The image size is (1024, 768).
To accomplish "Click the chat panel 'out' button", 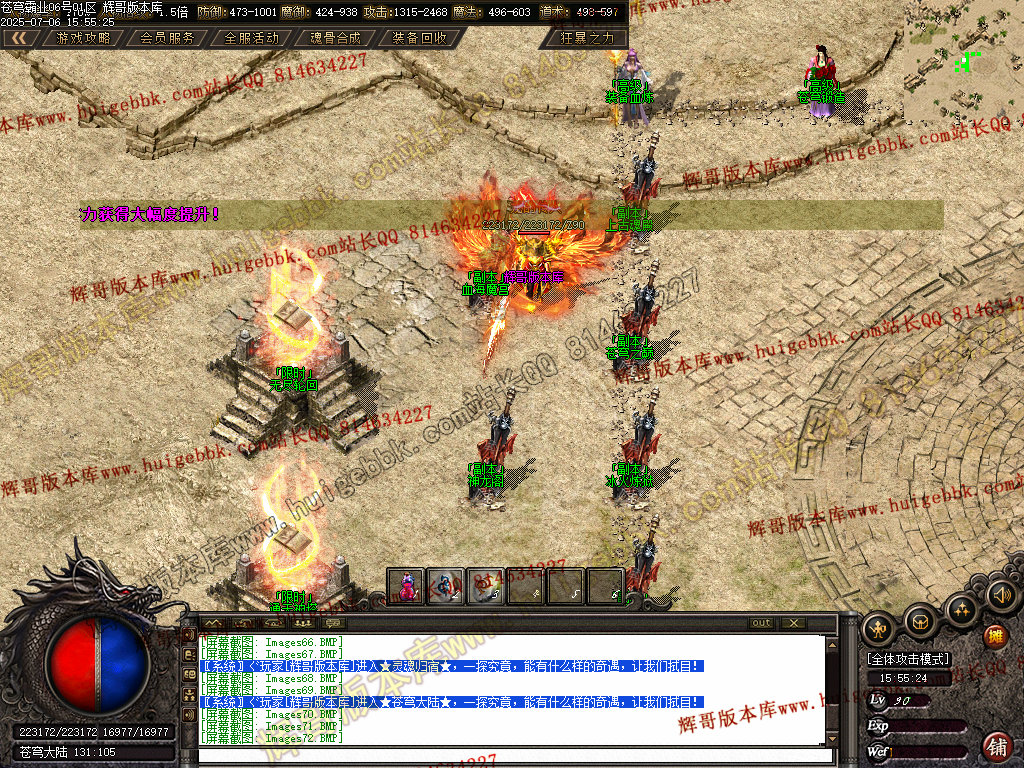I will tap(762, 623).
